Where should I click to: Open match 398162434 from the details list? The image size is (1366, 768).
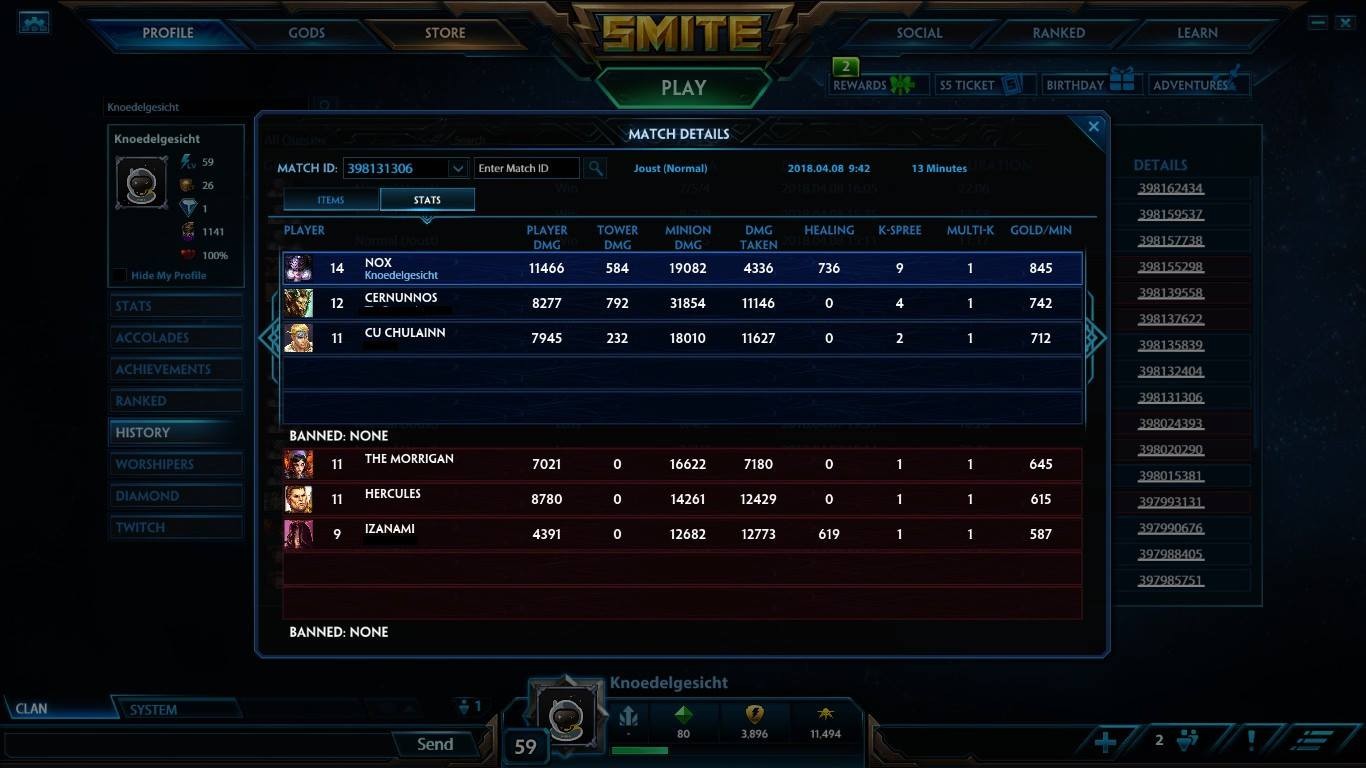[1170, 188]
